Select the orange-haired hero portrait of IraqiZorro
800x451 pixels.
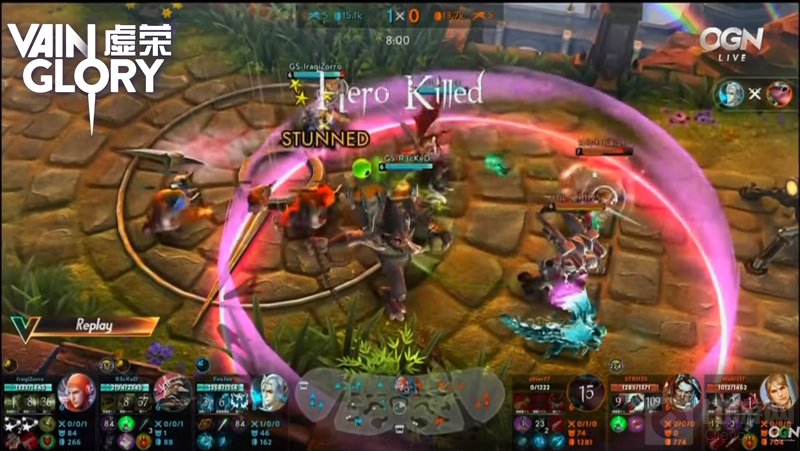[76, 392]
